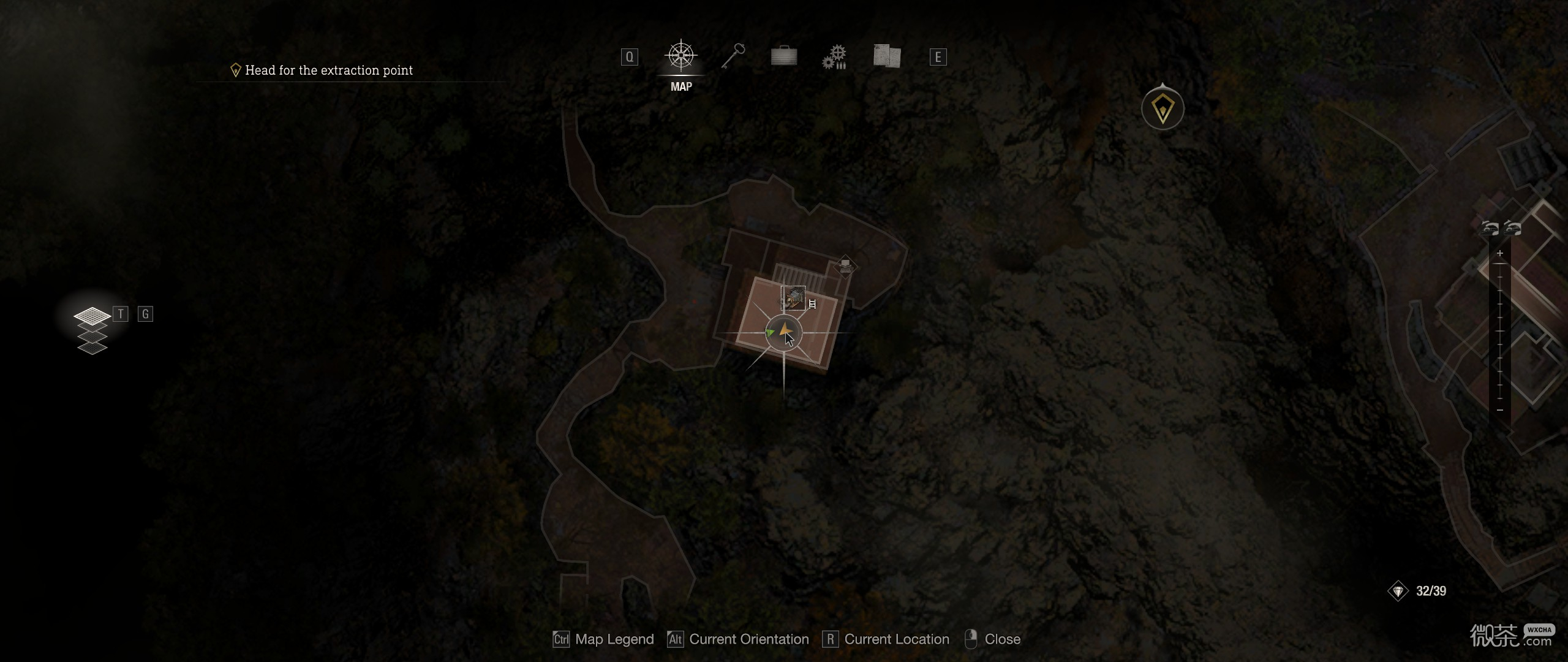Select the MAP compass tab
1568x662 pixels.
(x=680, y=57)
